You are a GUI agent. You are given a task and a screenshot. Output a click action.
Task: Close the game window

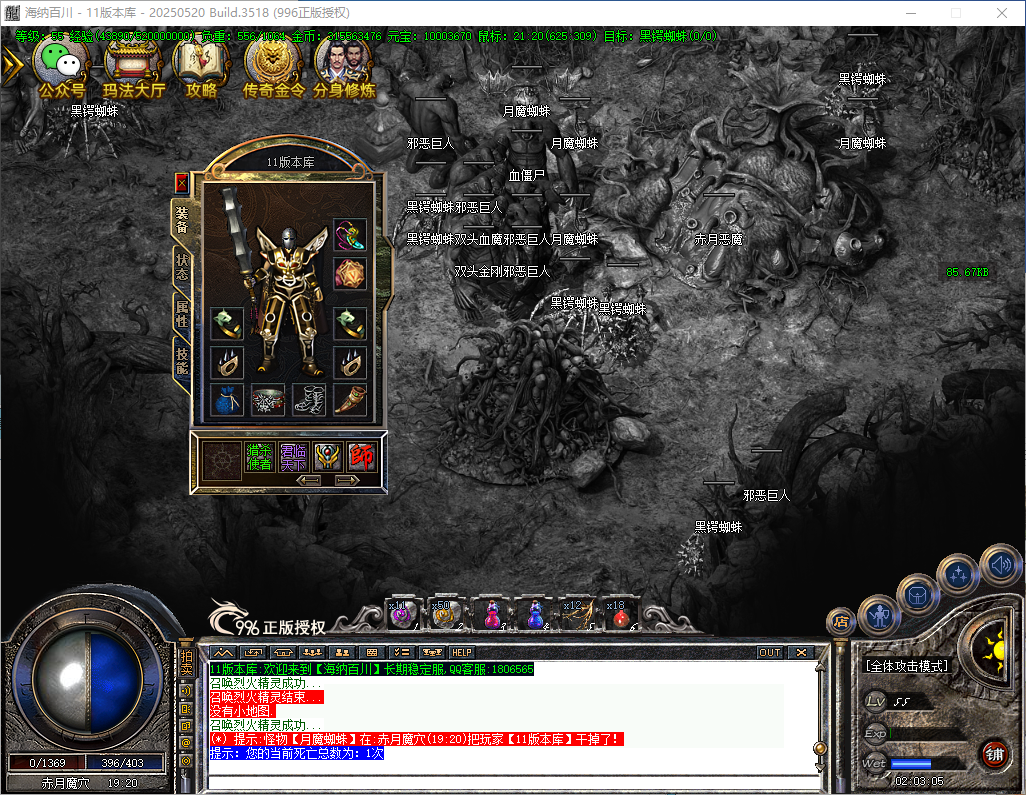point(1001,13)
